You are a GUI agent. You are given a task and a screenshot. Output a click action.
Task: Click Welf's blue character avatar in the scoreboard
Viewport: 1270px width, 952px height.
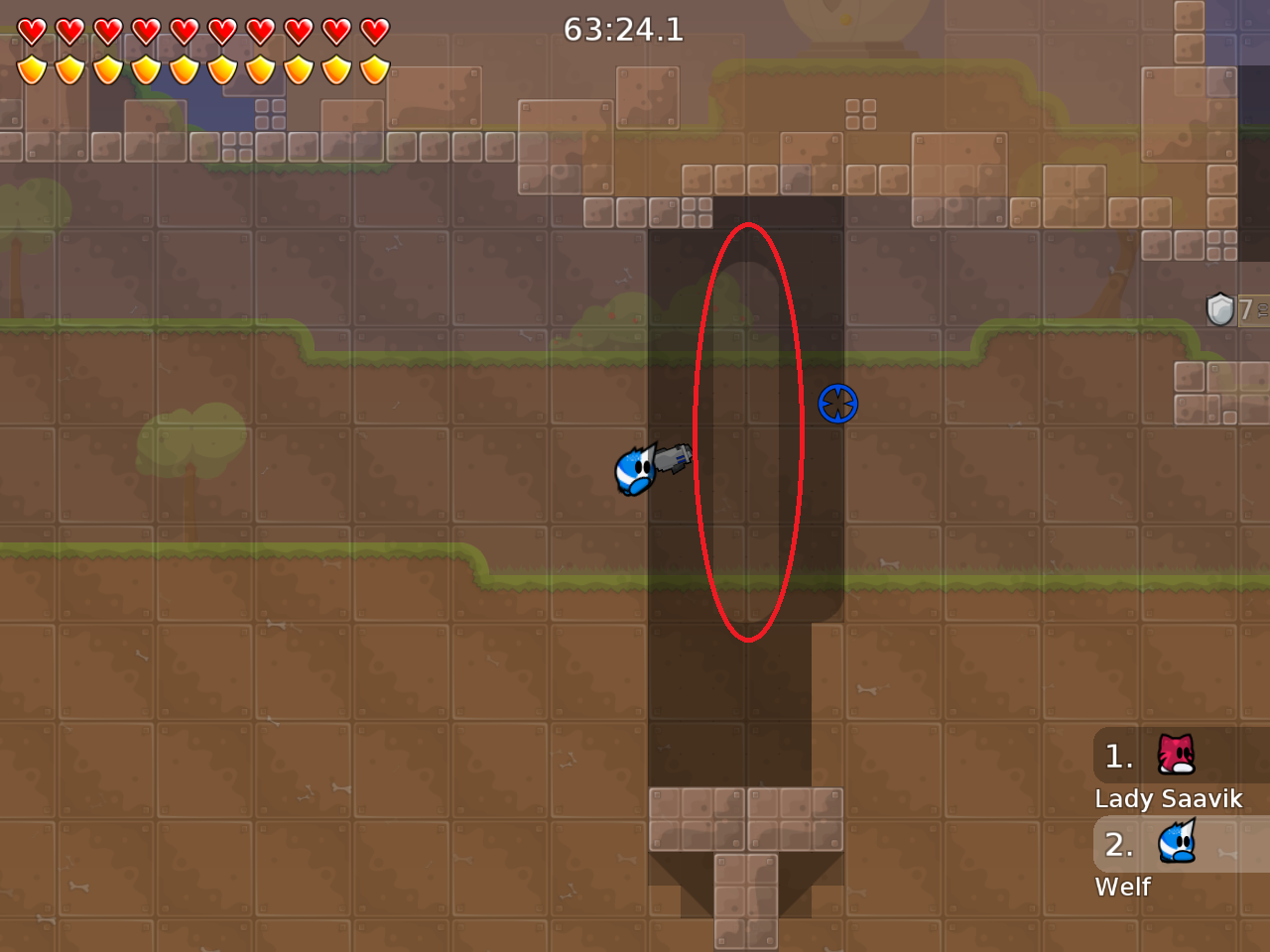(x=1176, y=845)
